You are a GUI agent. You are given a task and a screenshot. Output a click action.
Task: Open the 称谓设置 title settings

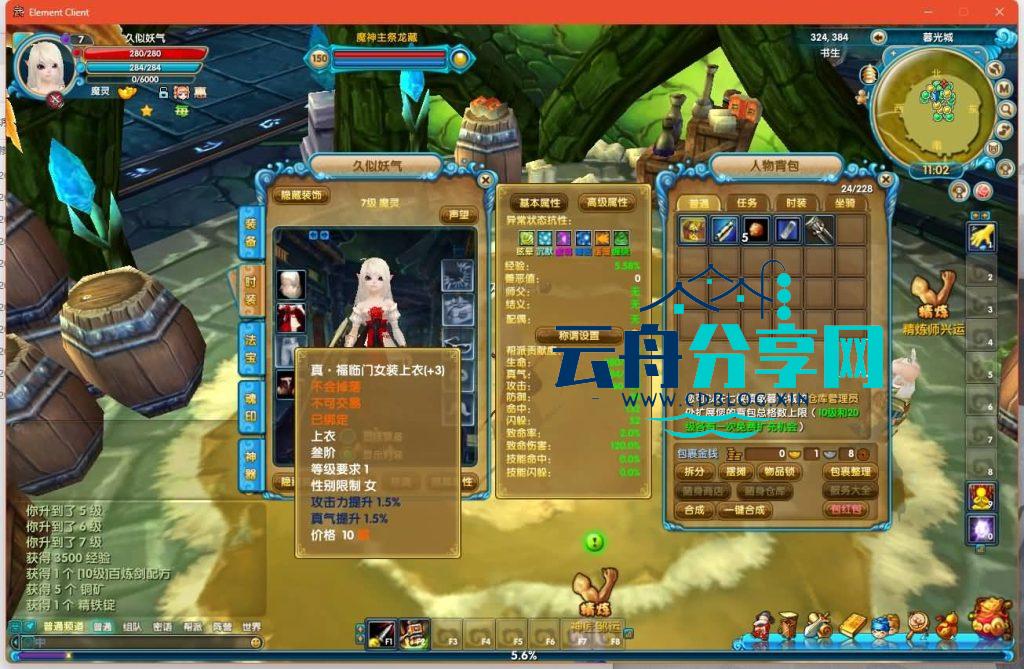coord(579,336)
